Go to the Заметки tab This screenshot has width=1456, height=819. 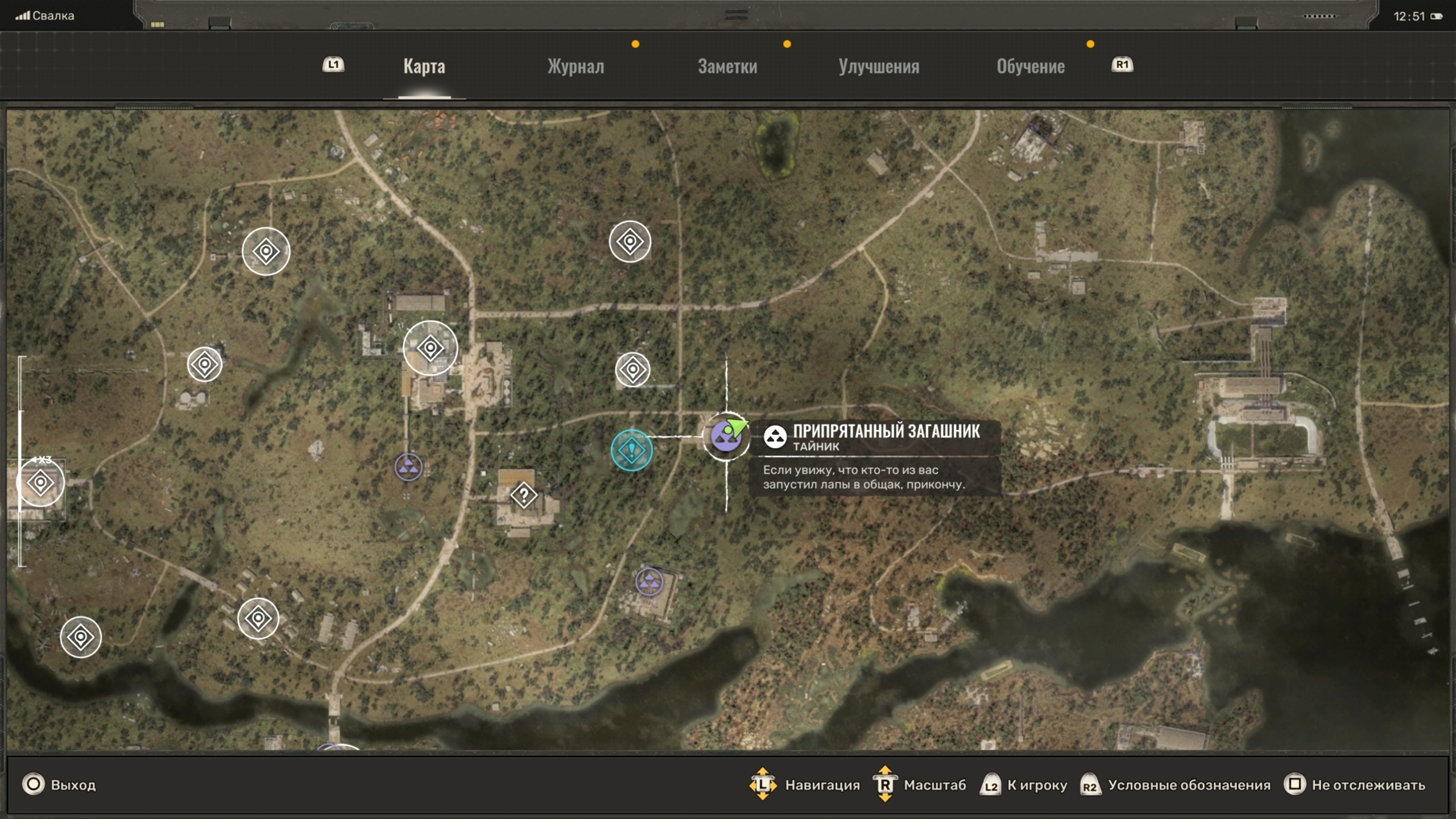[727, 67]
